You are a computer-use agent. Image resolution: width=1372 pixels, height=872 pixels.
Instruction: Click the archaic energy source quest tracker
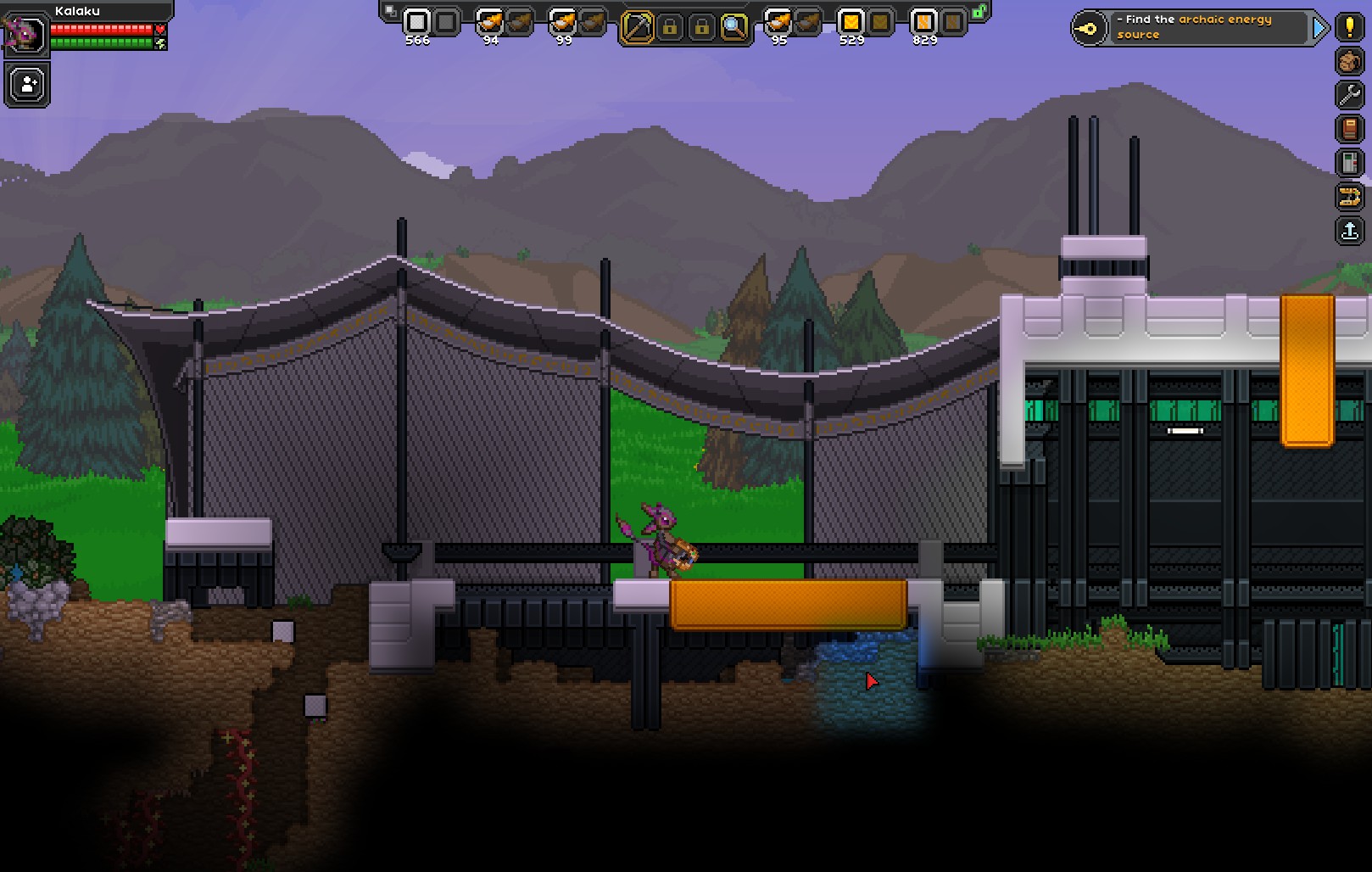tap(1196, 27)
